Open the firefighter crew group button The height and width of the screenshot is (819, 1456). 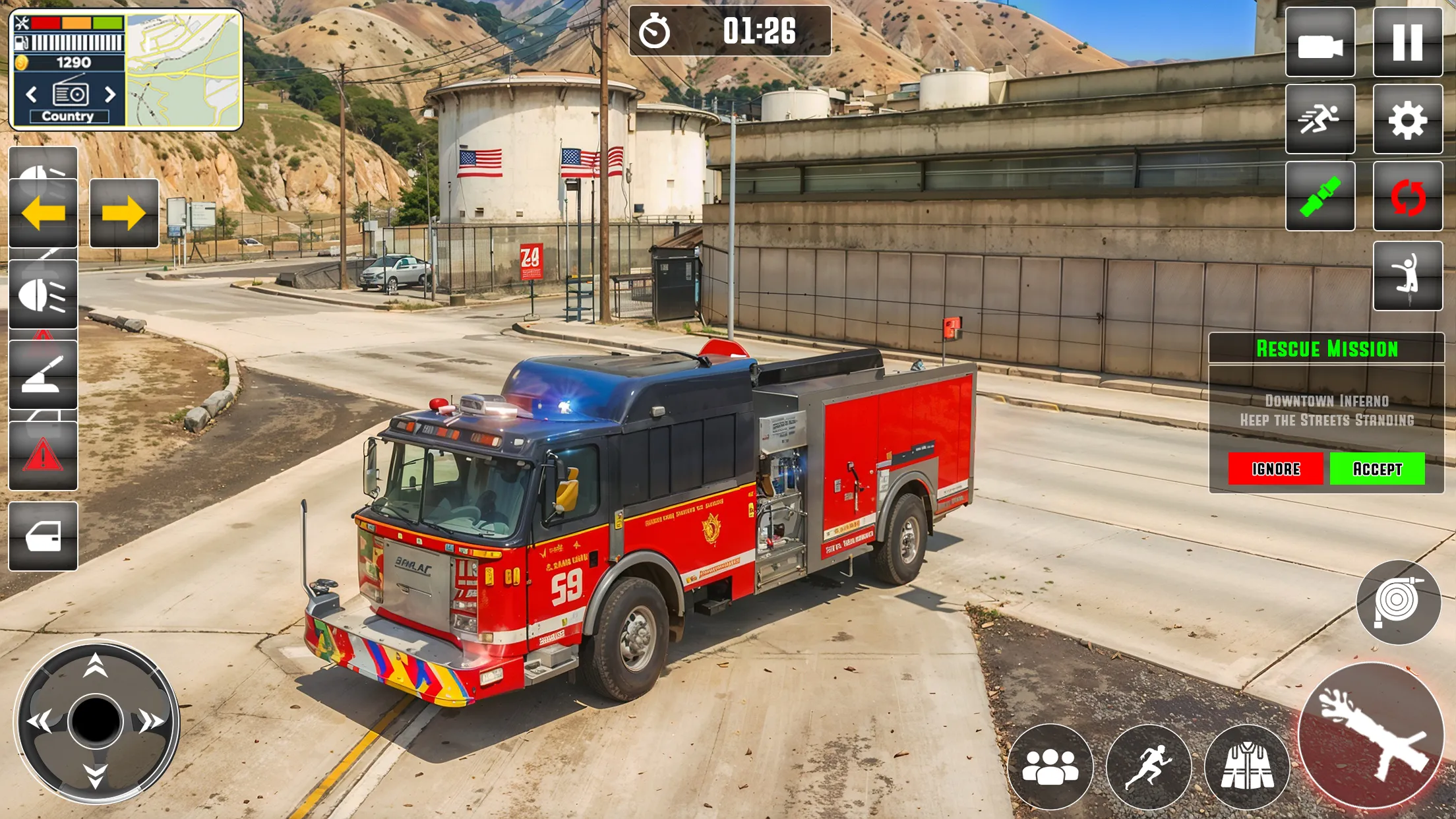pyautogui.click(x=1050, y=766)
